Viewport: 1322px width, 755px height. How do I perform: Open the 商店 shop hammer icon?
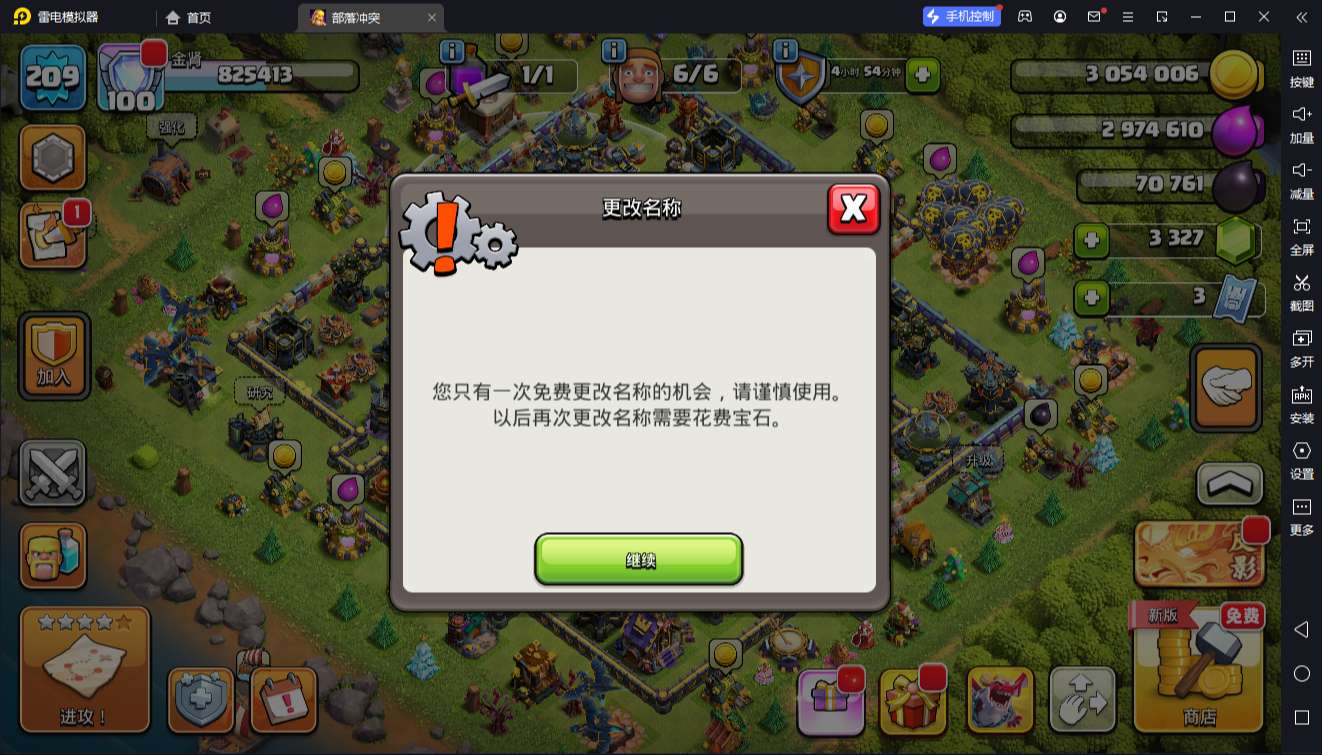coord(1197,670)
